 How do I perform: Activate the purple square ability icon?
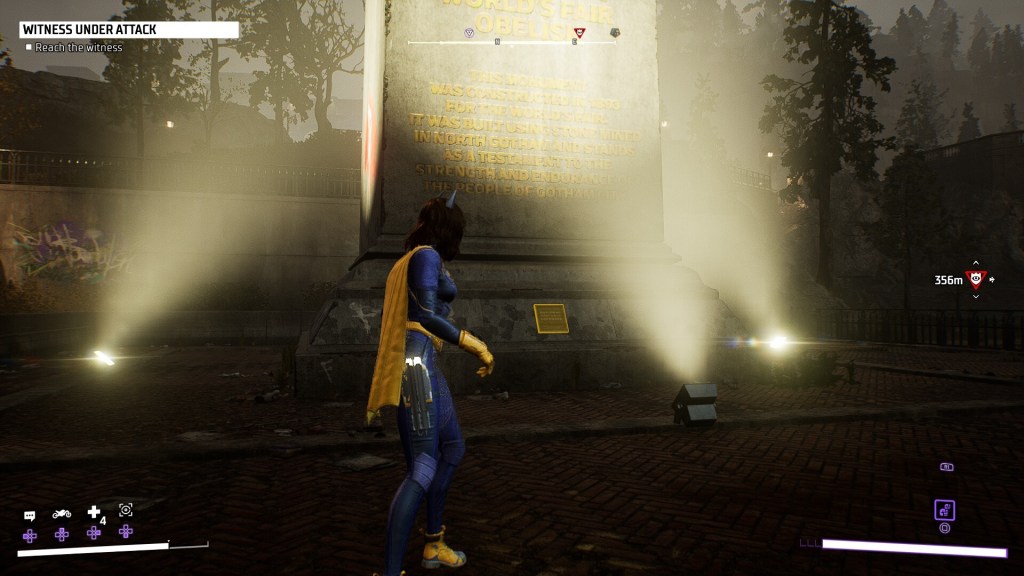944,510
